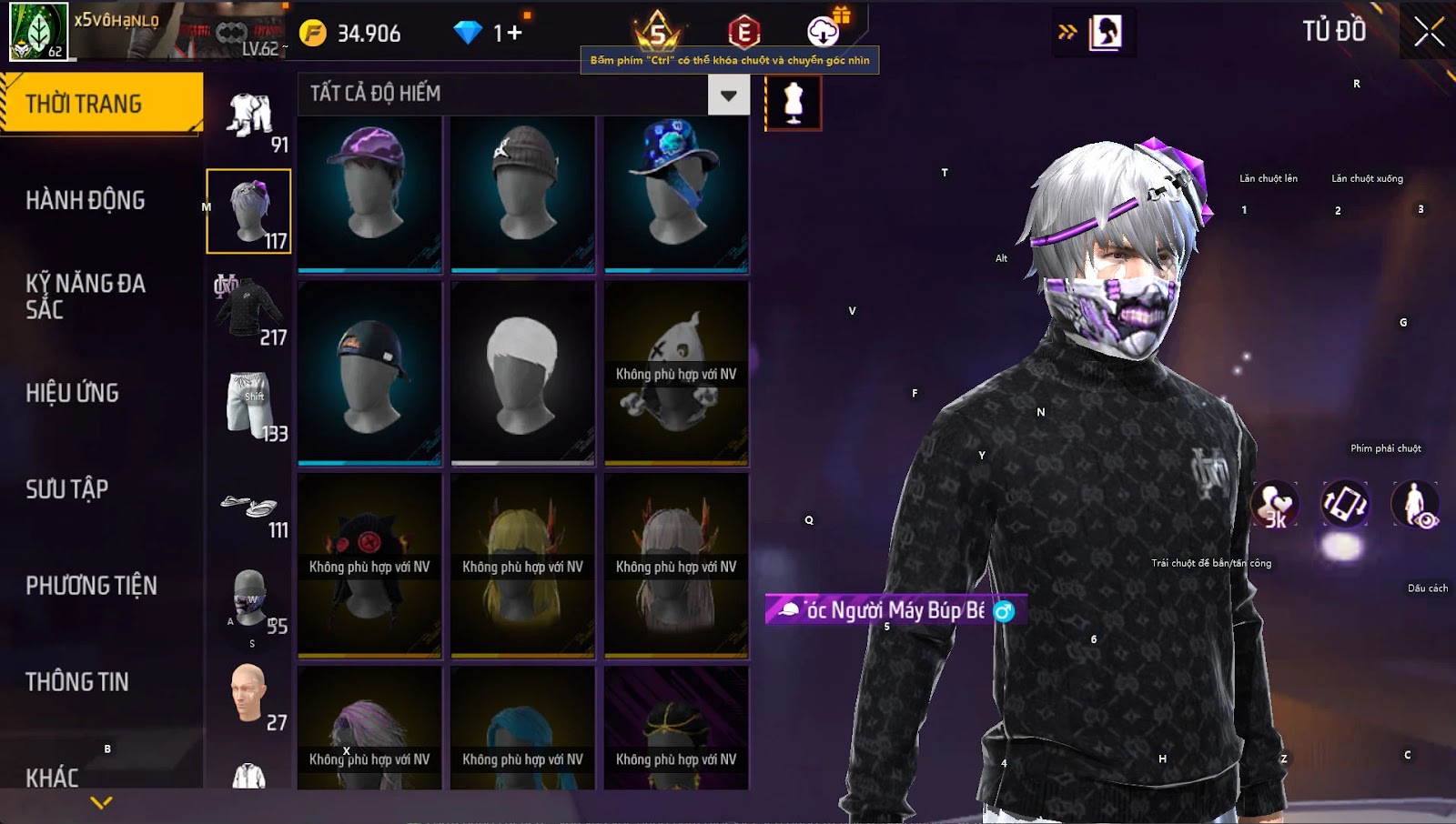Open the shoes category with 111 items
This screenshot has width=1456, height=824.
(x=249, y=511)
